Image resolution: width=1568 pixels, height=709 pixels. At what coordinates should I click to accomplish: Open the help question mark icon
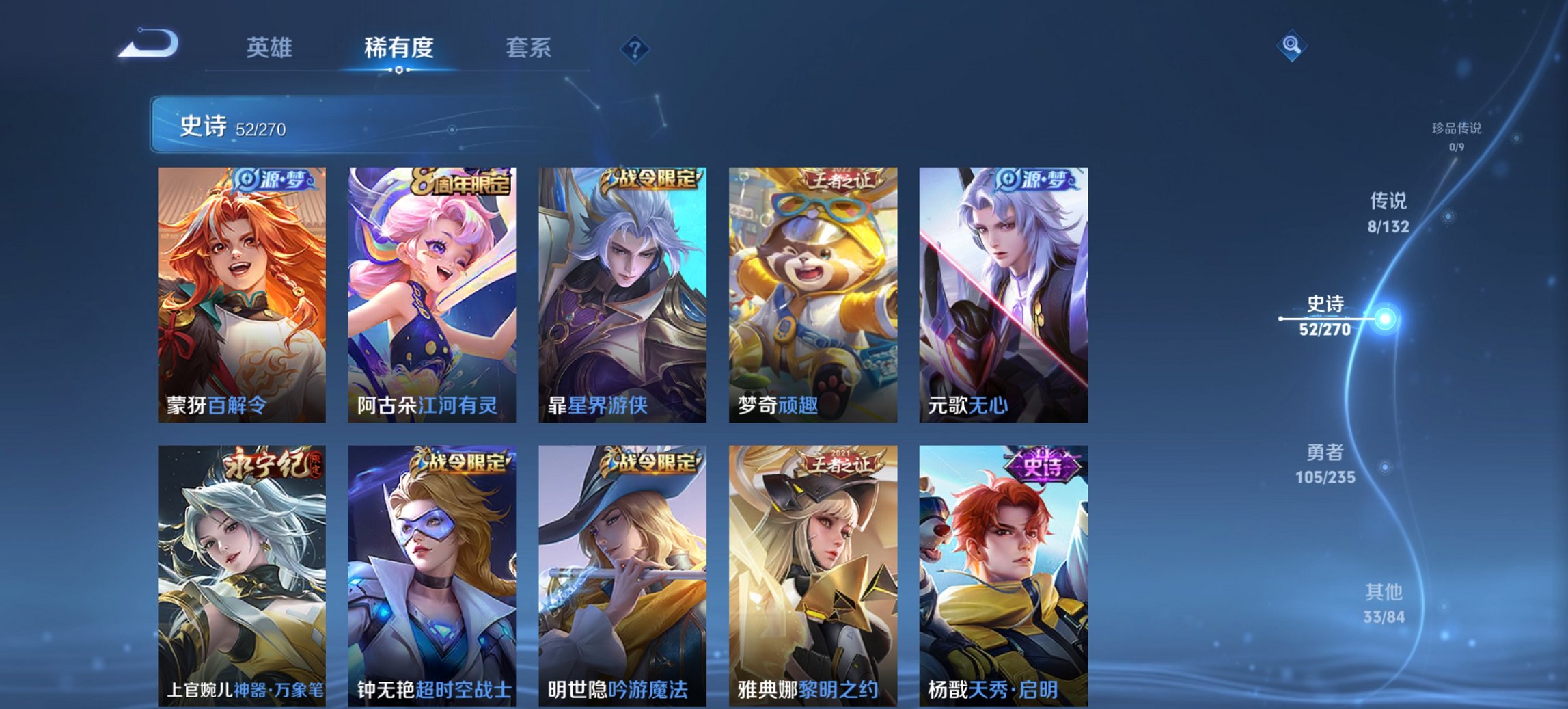(x=635, y=49)
